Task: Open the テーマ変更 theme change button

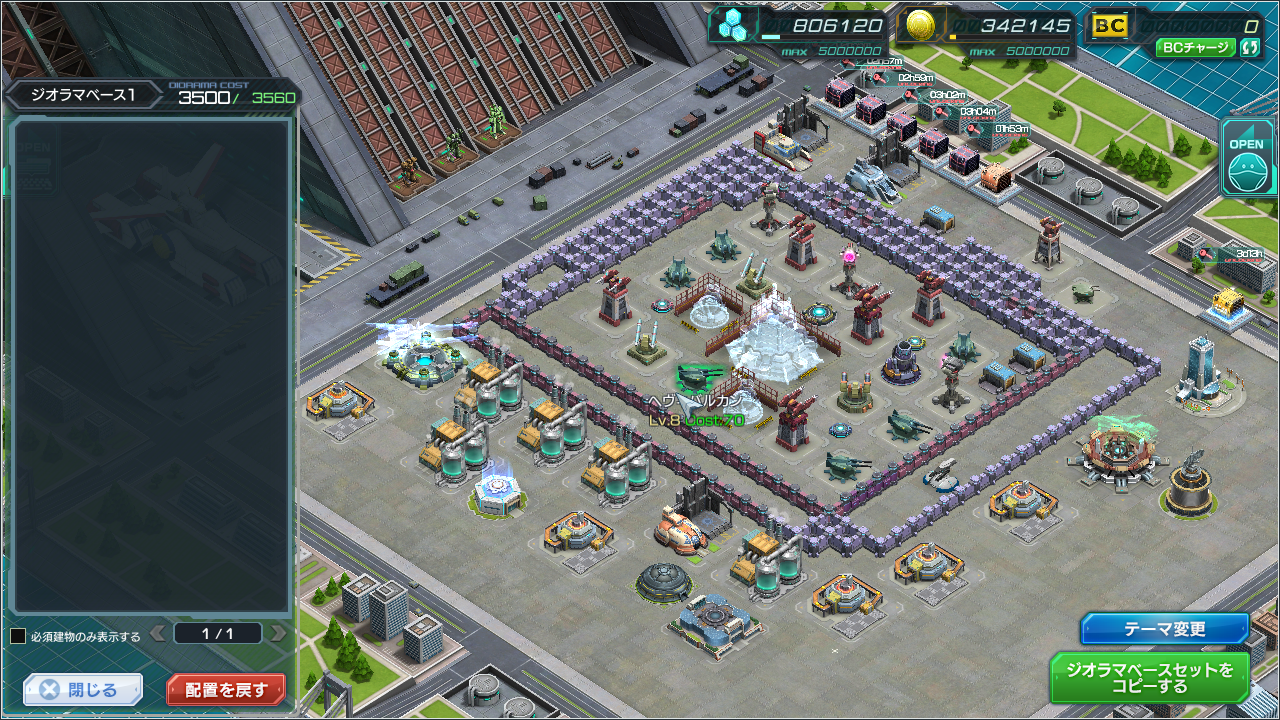Action: point(1165,629)
